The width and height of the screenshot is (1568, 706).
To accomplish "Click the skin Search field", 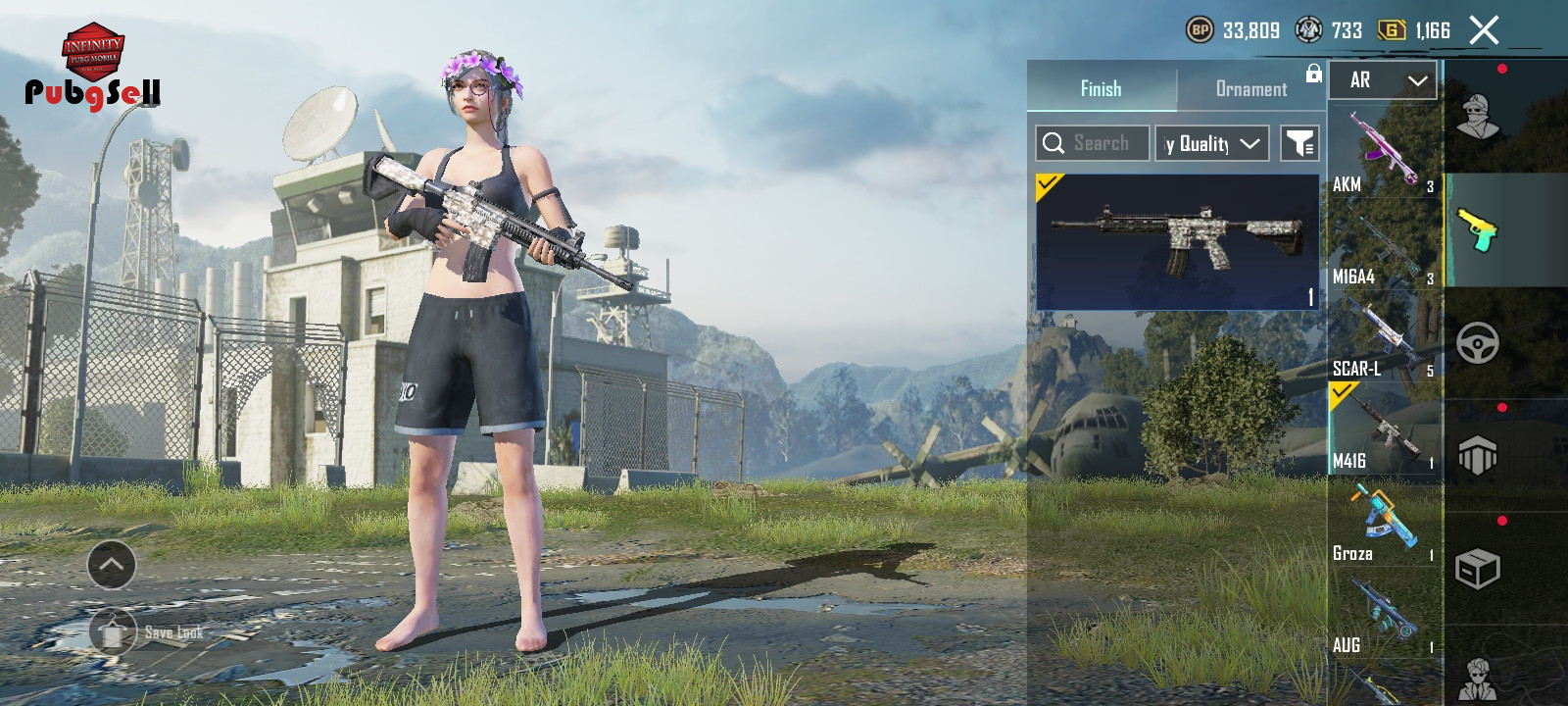I will point(1093,143).
